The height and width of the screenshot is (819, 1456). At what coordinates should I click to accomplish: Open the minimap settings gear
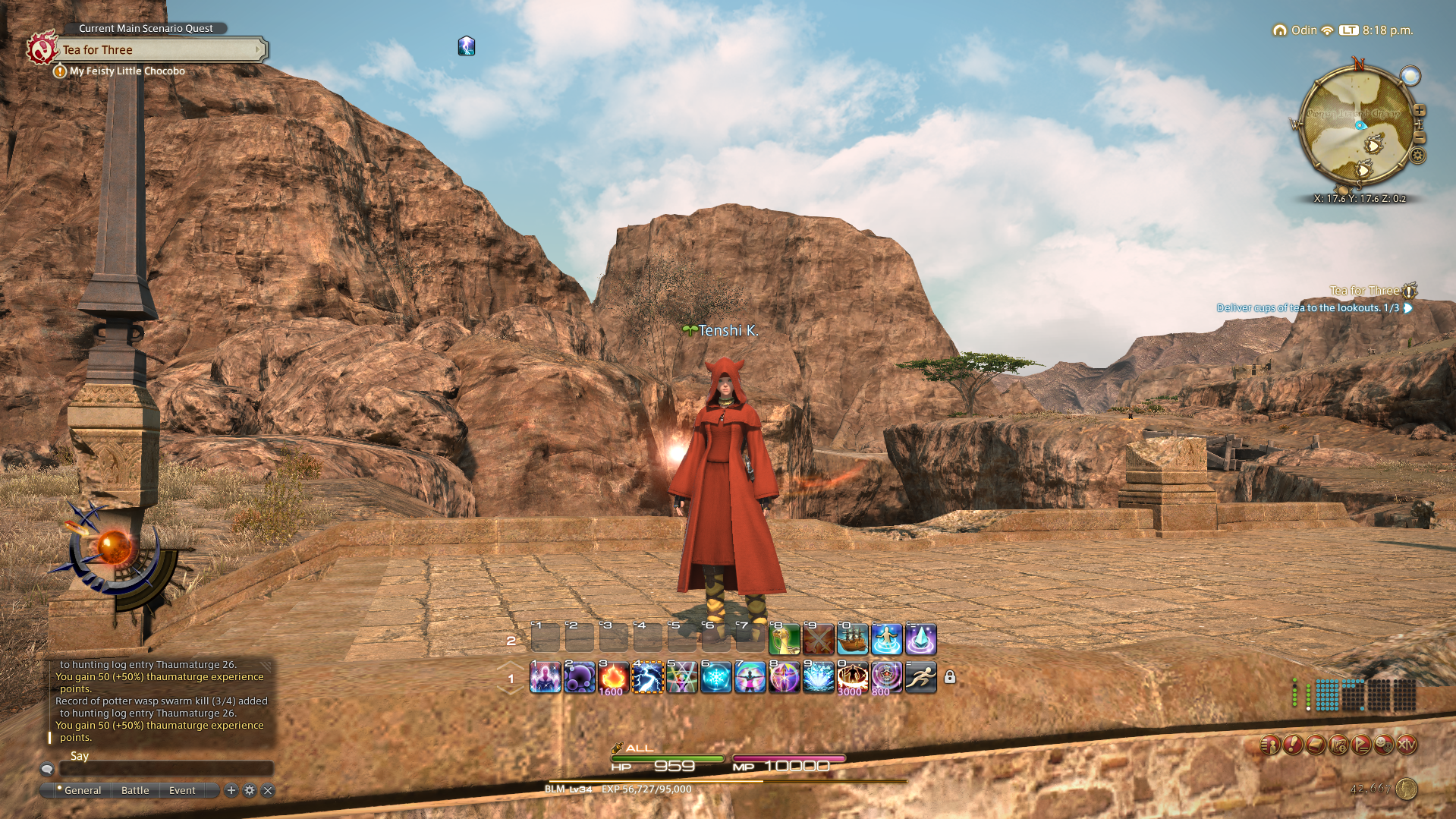[1417, 155]
